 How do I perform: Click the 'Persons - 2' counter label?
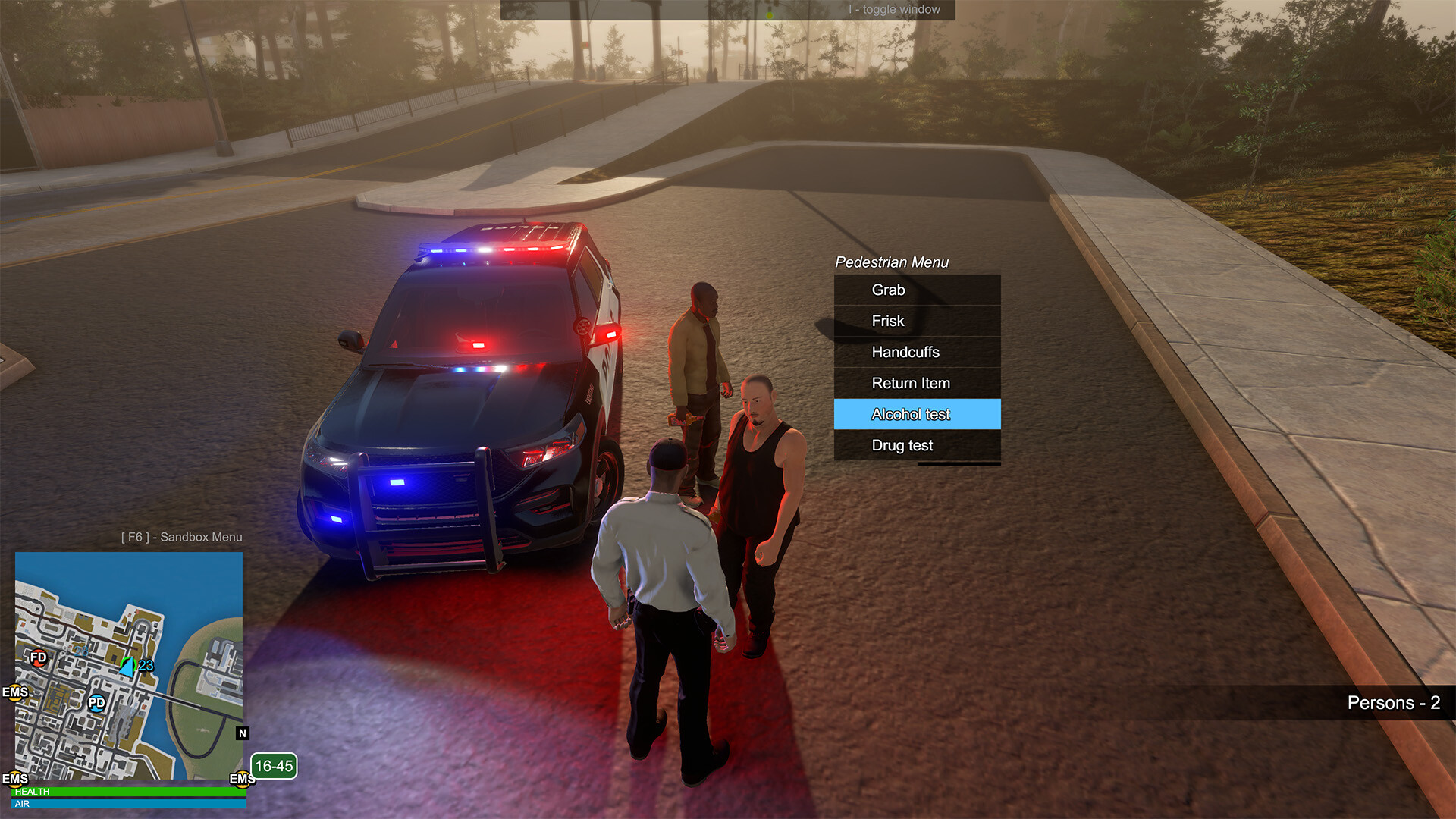pos(1393,704)
